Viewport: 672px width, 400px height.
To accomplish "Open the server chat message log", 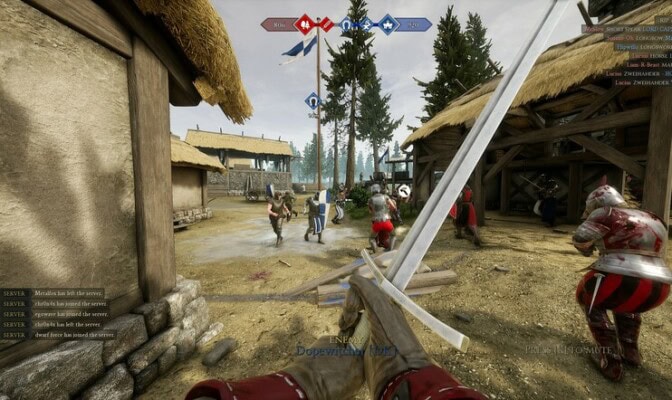I will click(58, 313).
